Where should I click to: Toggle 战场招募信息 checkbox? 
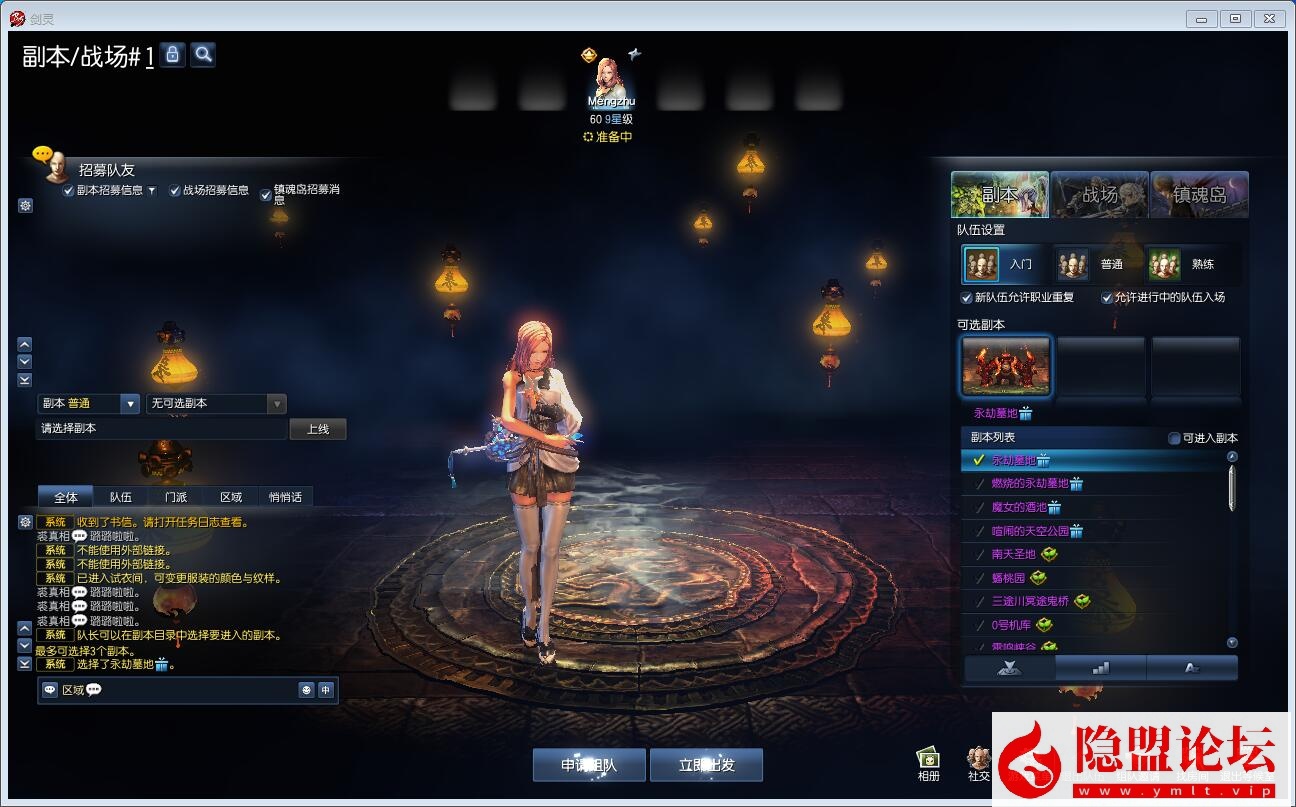175,191
